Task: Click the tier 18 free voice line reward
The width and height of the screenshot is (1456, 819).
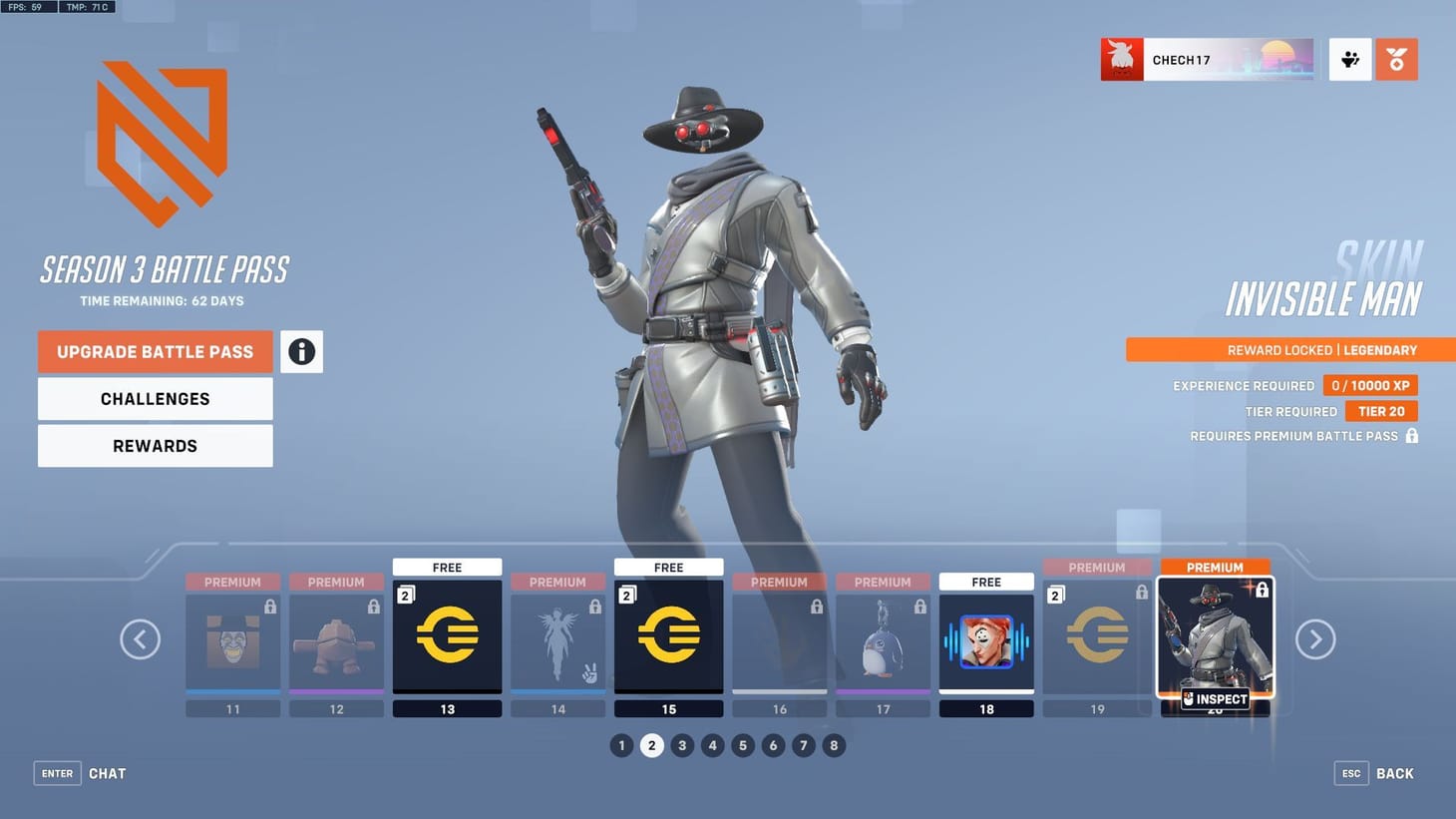Action: [x=986, y=635]
